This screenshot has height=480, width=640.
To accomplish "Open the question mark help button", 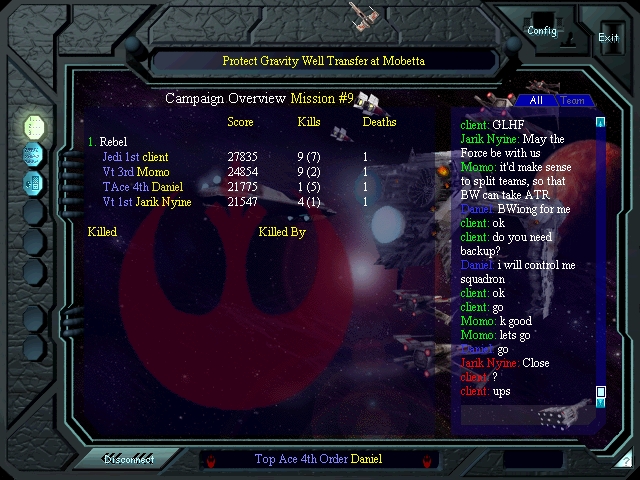I will click(x=625, y=461).
